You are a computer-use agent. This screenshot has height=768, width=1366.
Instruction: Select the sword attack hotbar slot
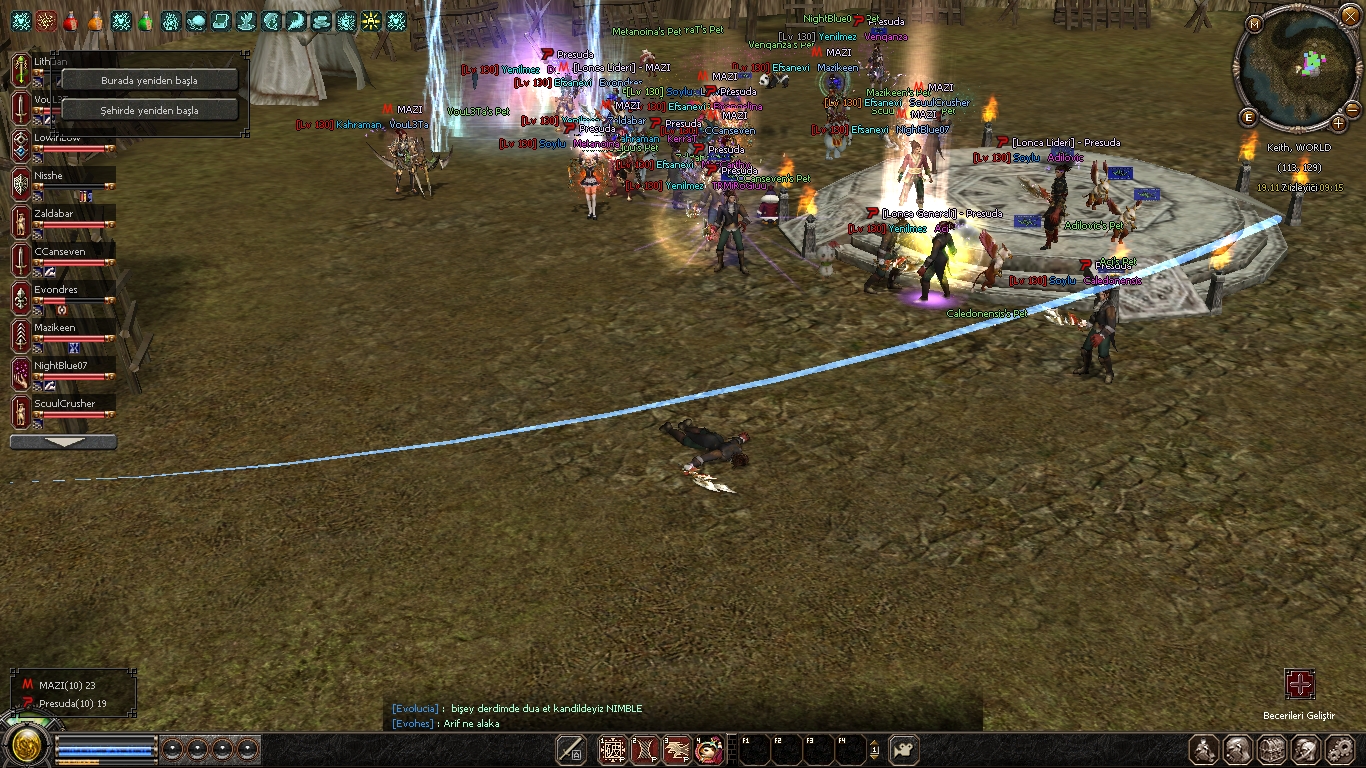[571, 749]
